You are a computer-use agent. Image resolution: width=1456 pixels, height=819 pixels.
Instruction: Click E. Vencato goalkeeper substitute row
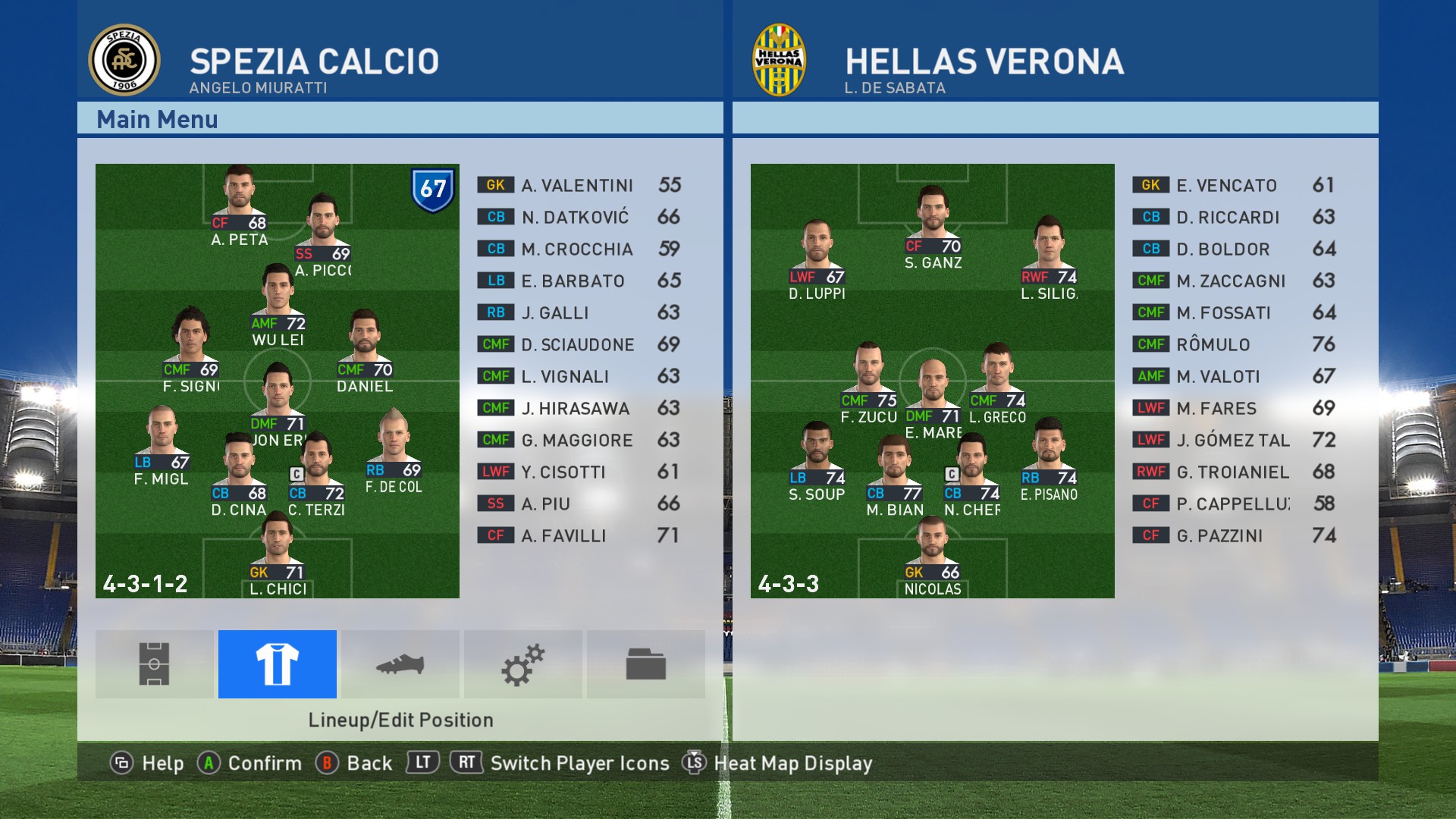[x=1233, y=186]
